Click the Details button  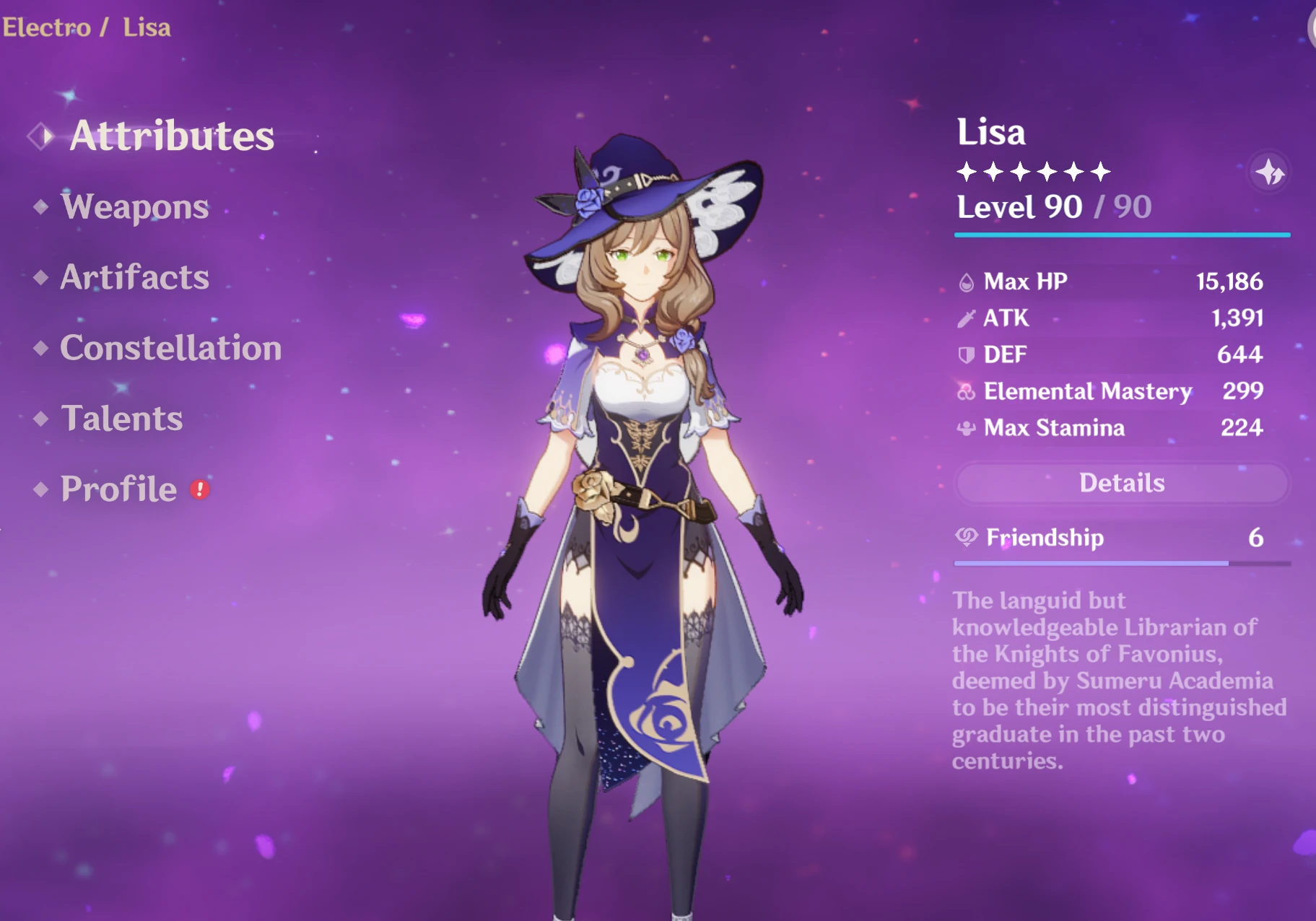(x=1120, y=483)
